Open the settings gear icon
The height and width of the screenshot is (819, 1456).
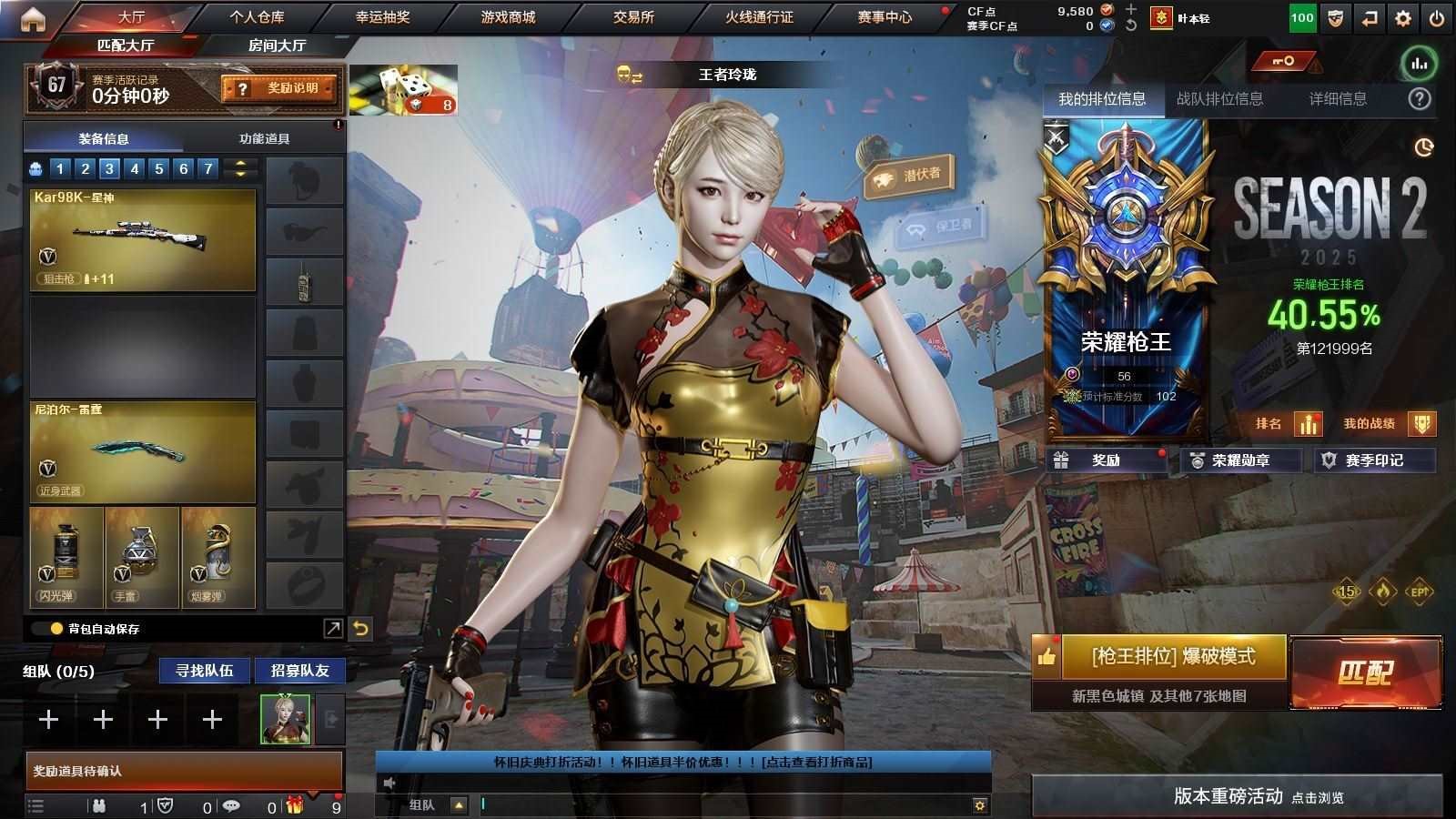[x=1403, y=17]
